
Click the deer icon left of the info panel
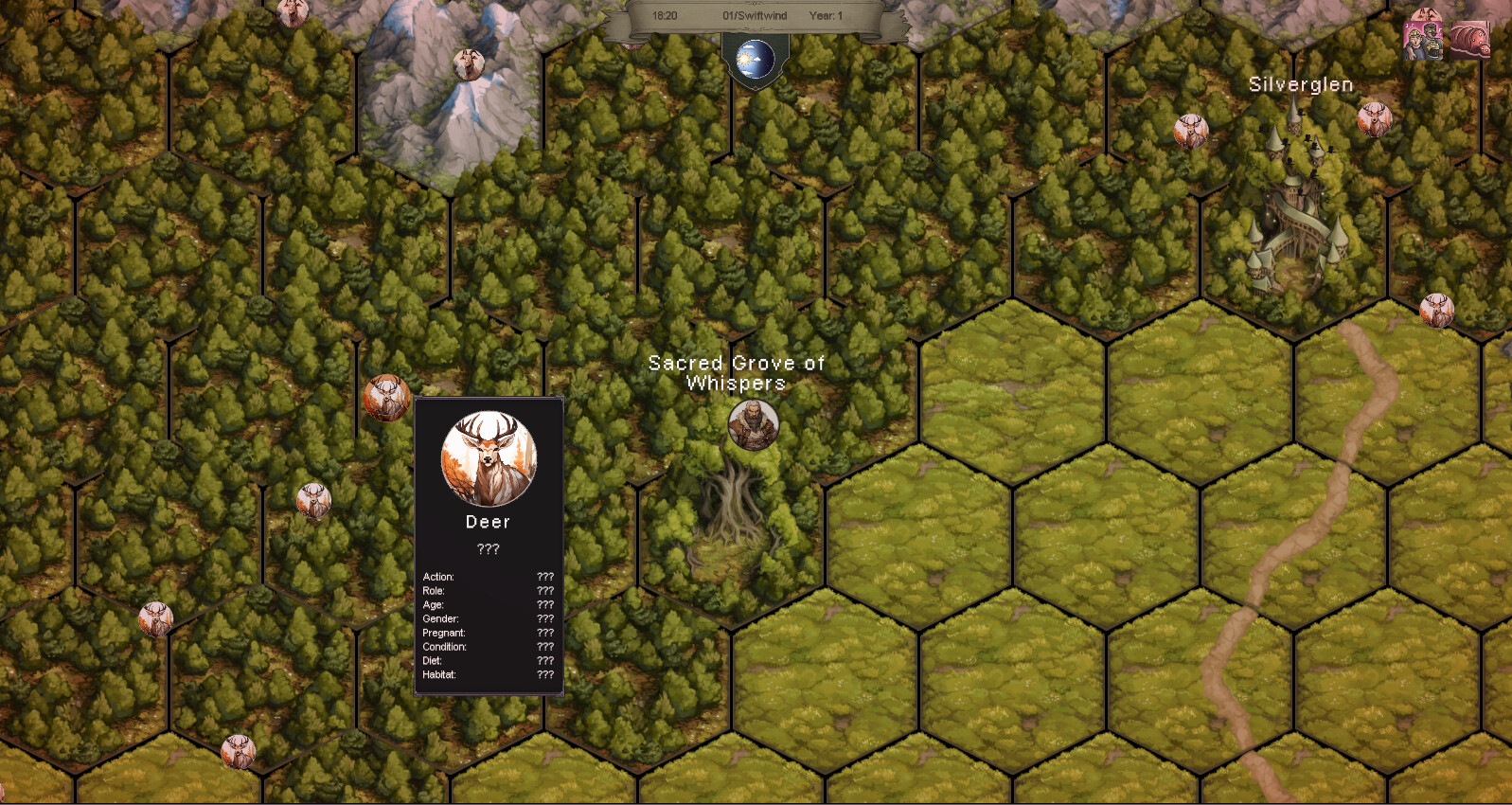pyautogui.click(x=386, y=397)
